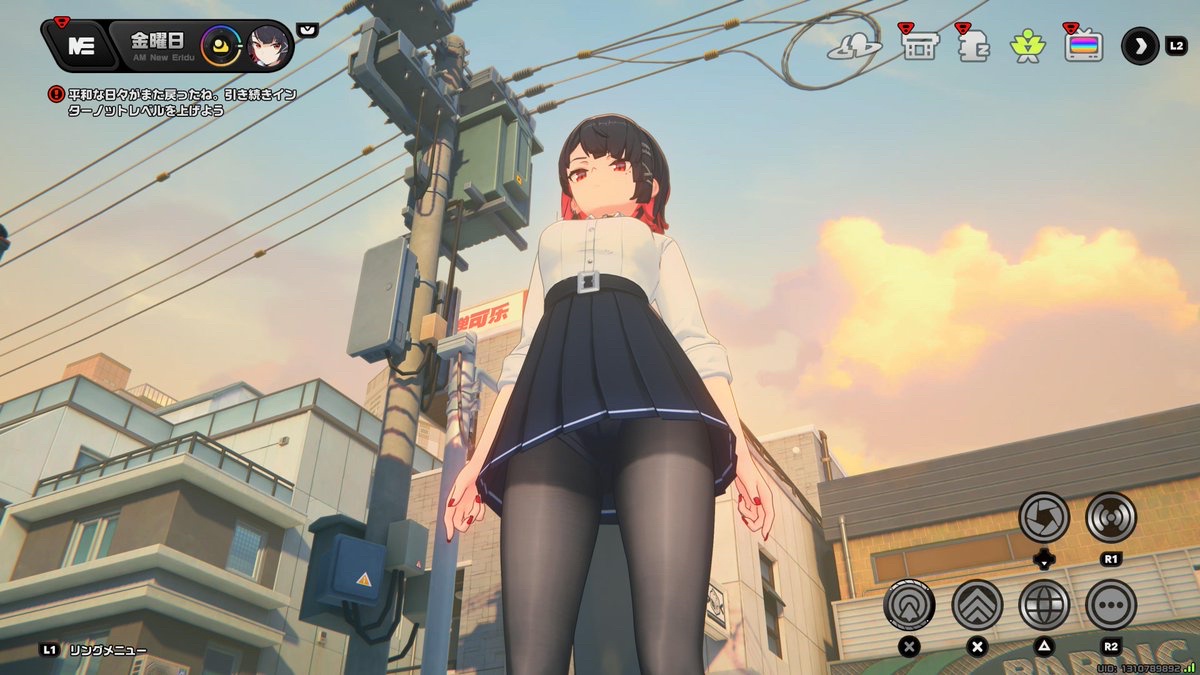
Task: Activate the camera shutter photo button
Action: click(1044, 517)
